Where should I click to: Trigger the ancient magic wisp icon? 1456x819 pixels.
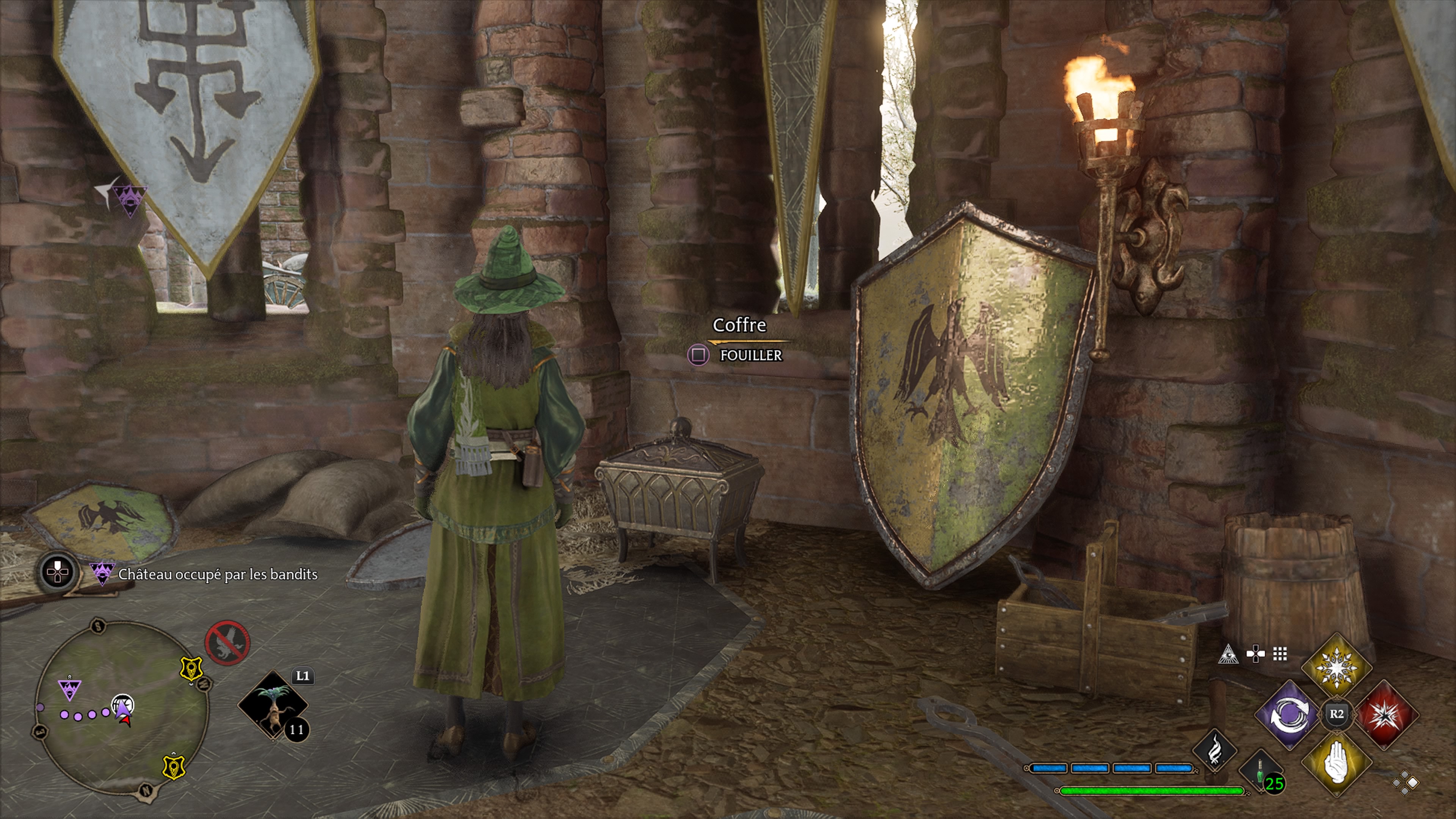click(x=1213, y=751)
